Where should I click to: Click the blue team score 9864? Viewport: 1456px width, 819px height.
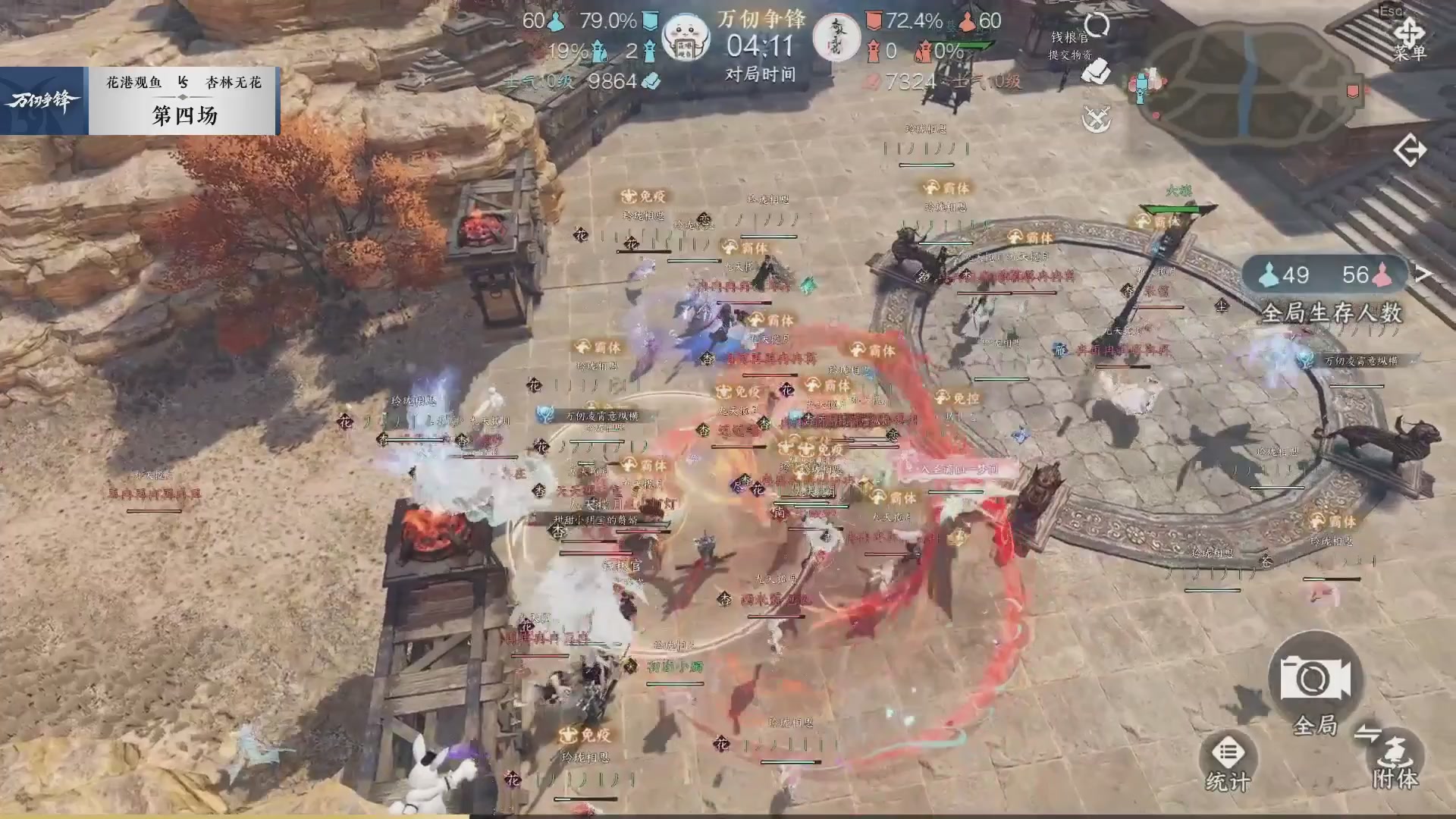tap(610, 80)
